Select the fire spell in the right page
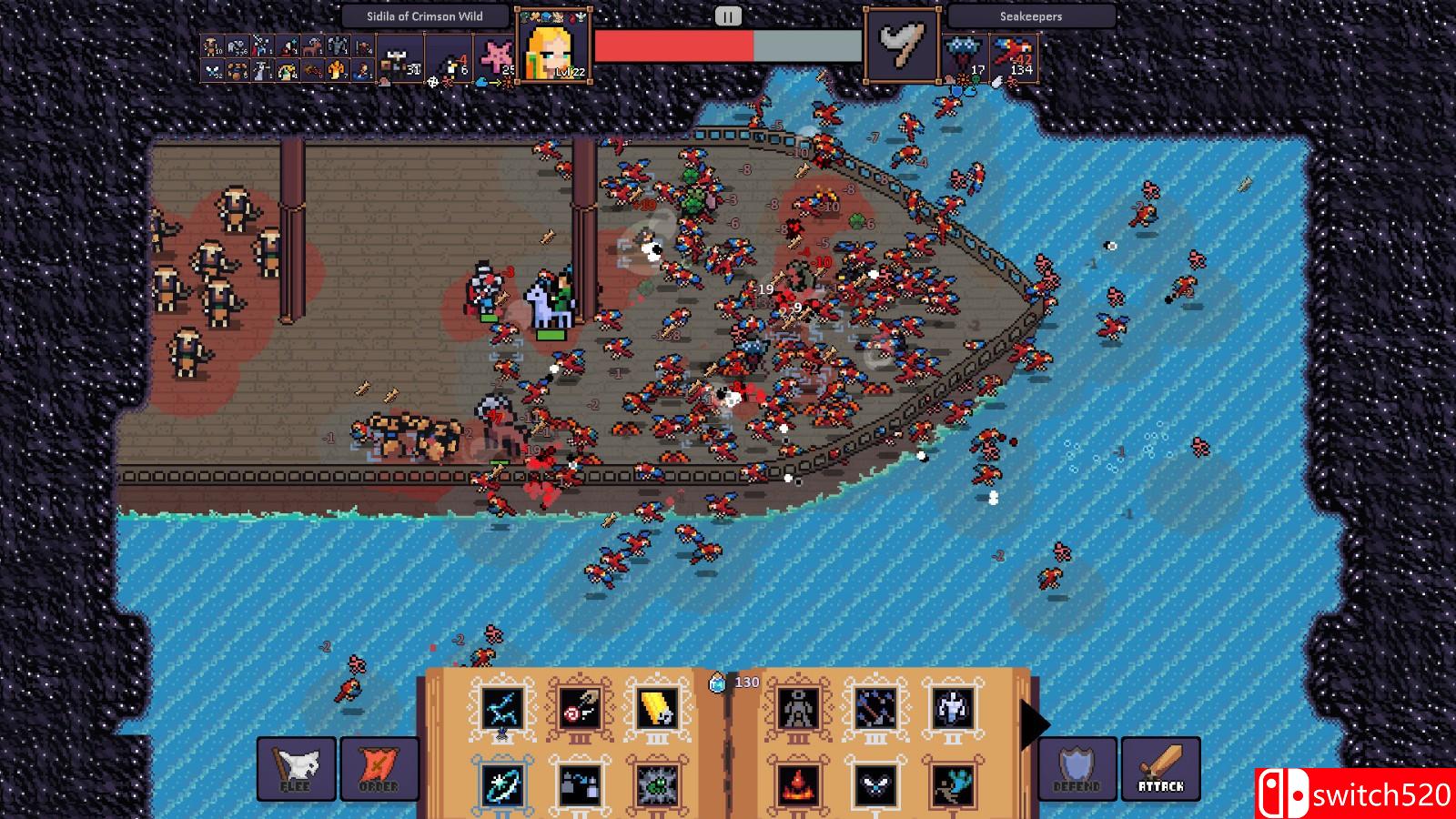Screen dimensions: 1456x819 tap(798, 784)
